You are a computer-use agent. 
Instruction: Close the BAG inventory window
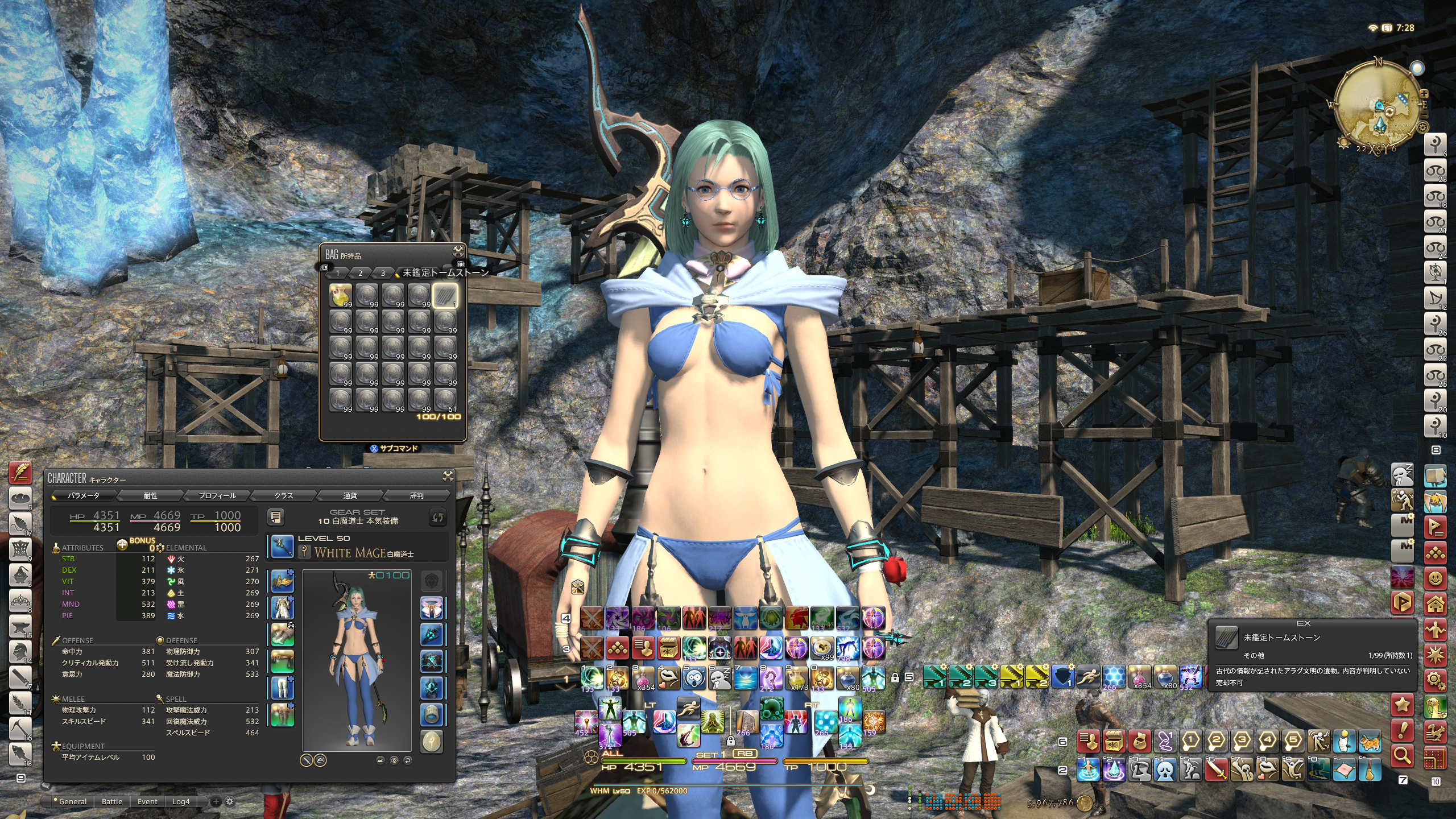click(x=458, y=252)
